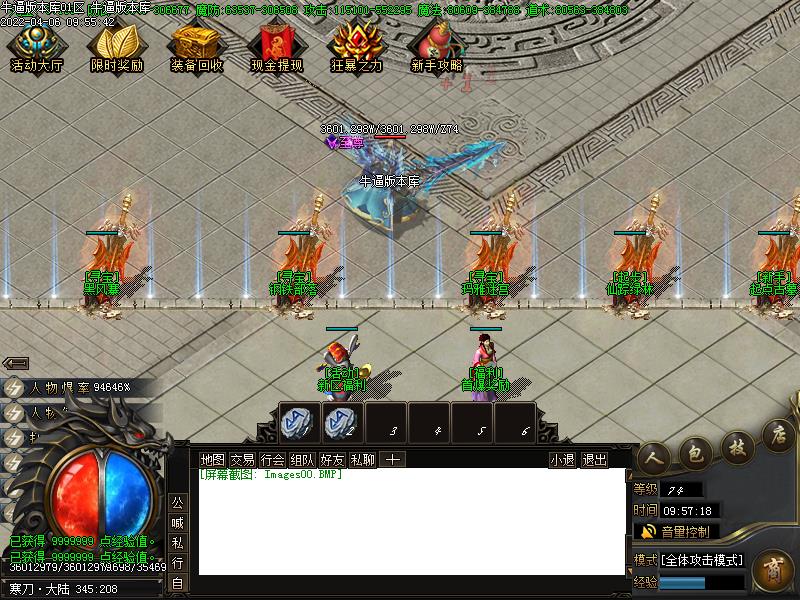
Task: Open the 行会 guild tab
Action: pyautogui.click(x=272, y=460)
